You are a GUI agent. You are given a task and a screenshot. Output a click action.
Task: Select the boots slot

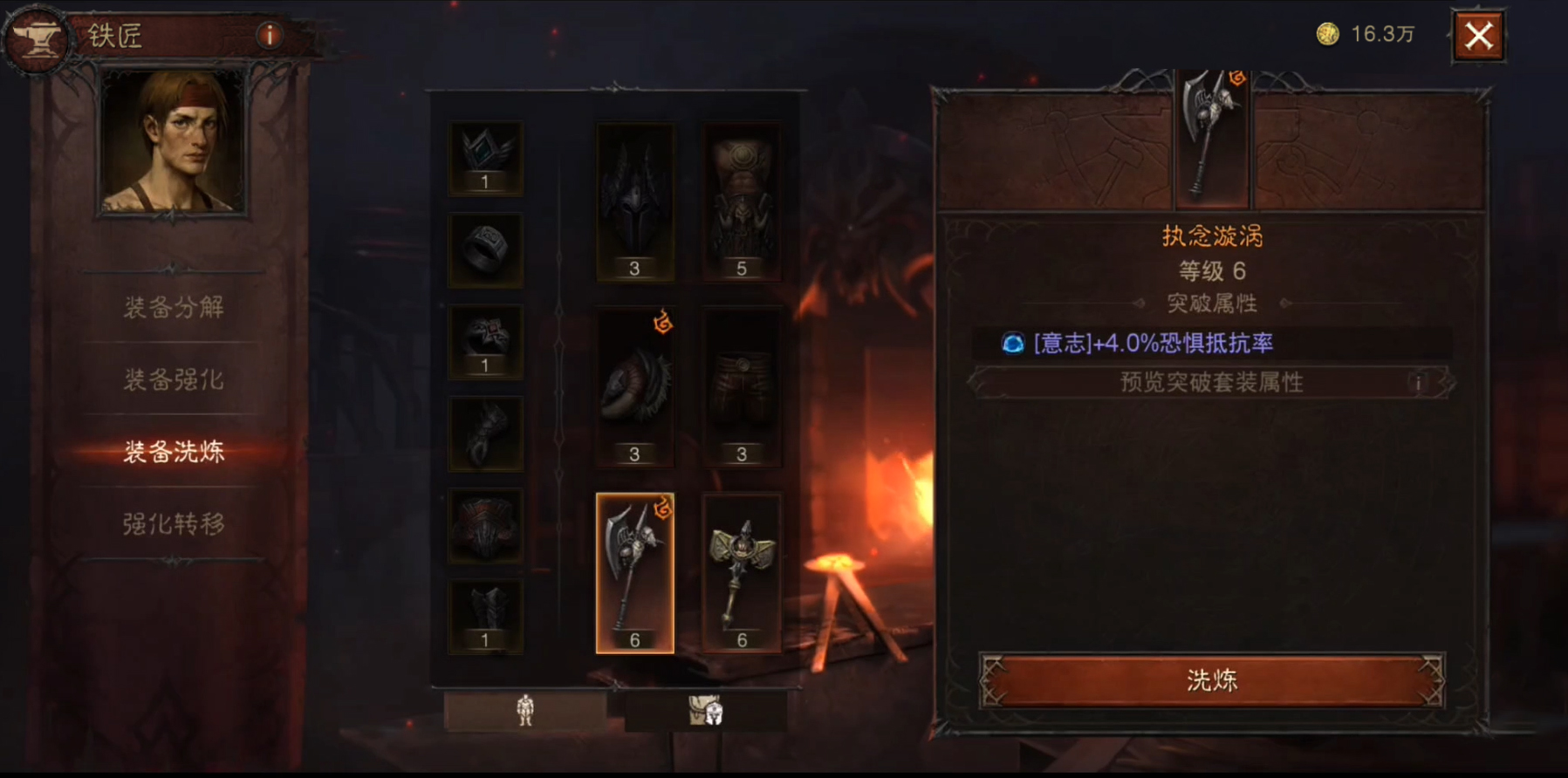pos(485,616)
